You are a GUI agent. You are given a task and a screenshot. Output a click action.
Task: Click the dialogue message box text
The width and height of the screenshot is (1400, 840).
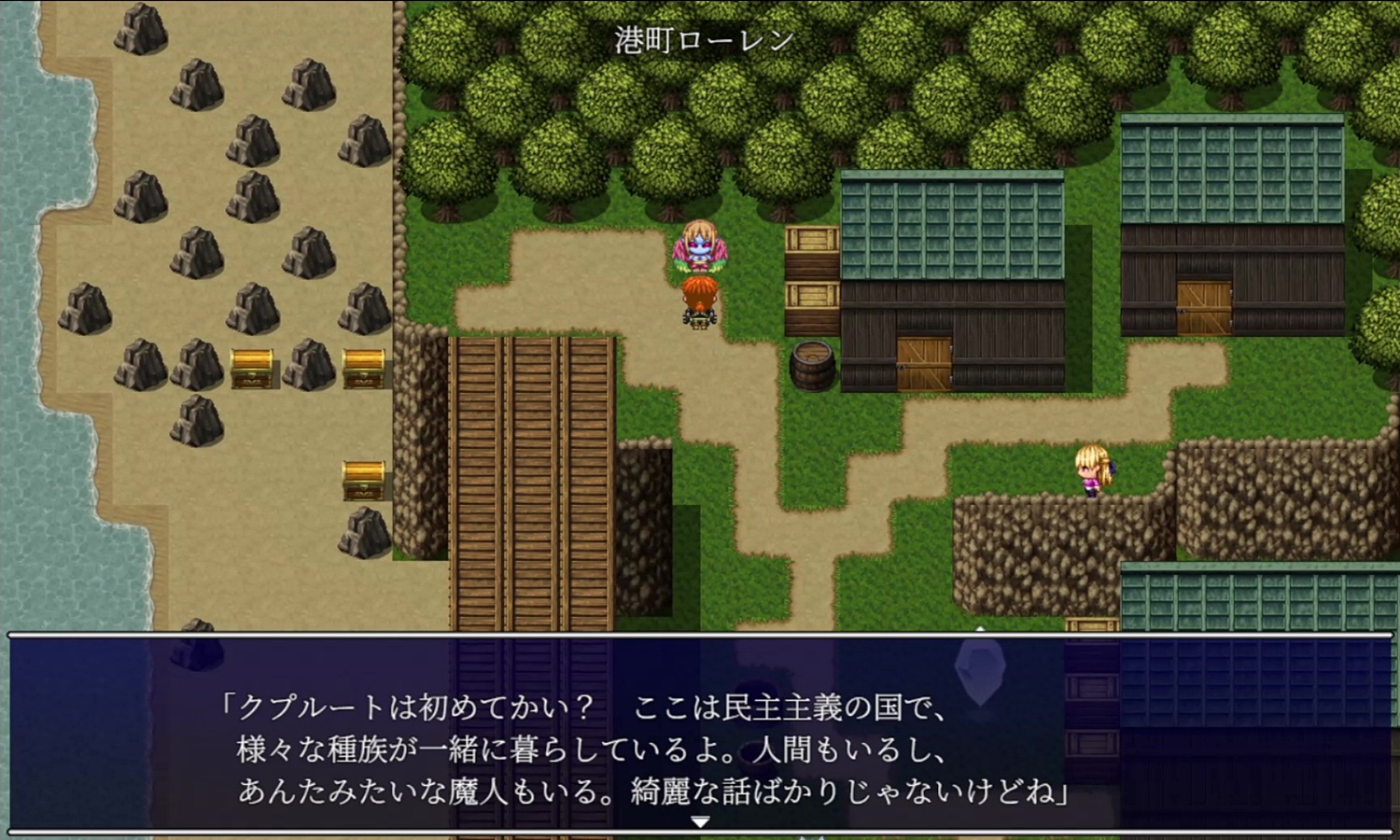click(644, 749)
